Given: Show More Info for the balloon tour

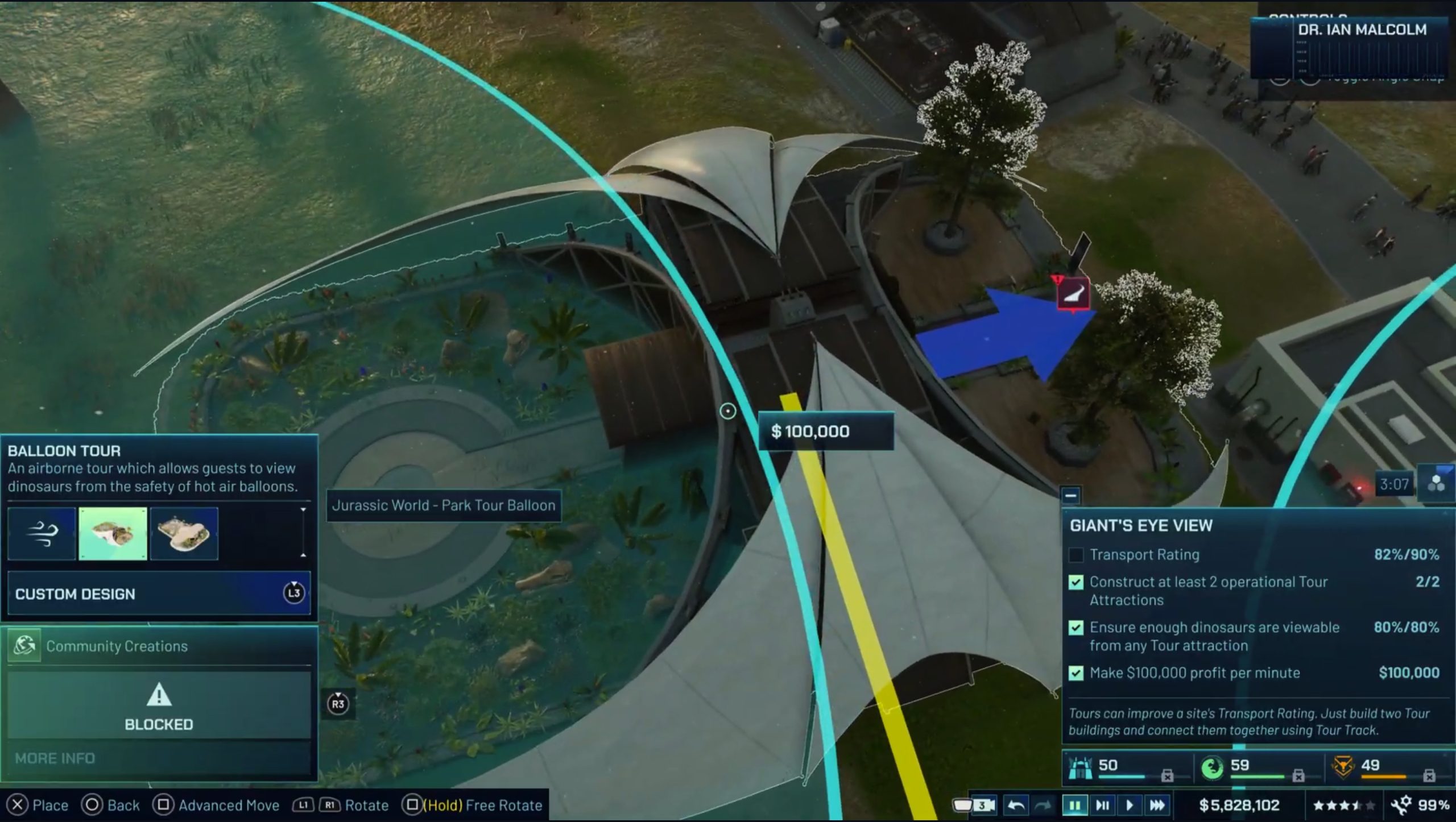Looking at the screenshot, I should pyautogui.click(x=55, y=758).
